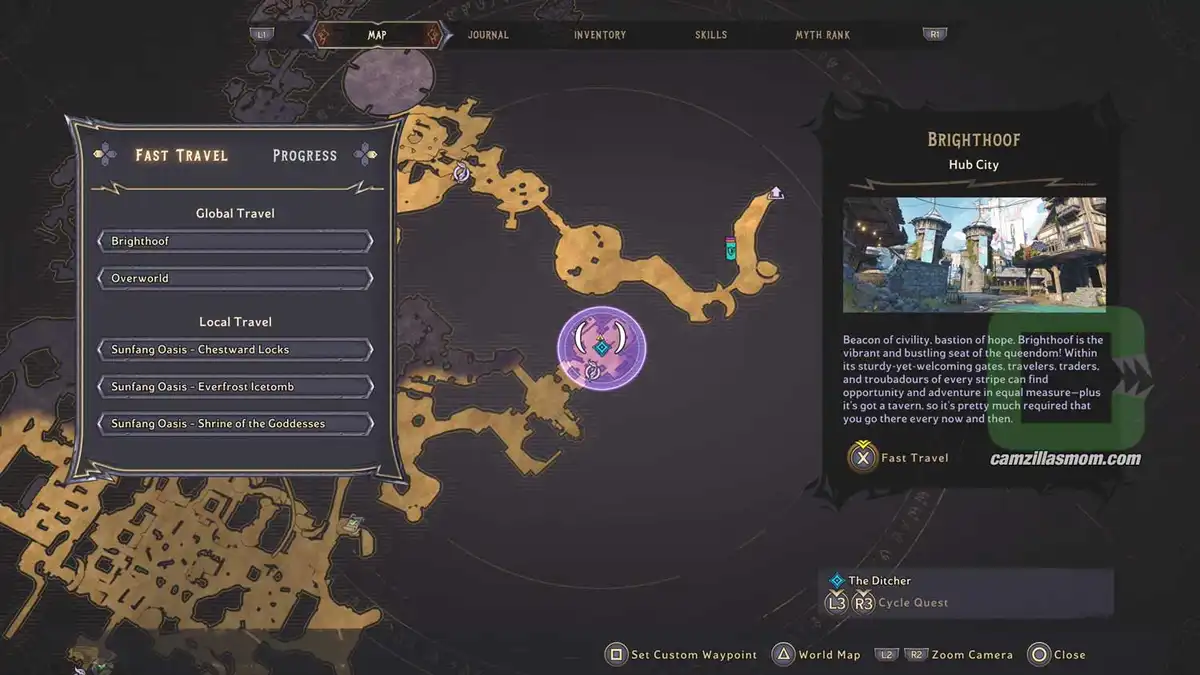The width and height of the screenshot is (1200, 675).
Task: Switch to the Journal tab
Action: pyautogui.click(x=488, y=35)
